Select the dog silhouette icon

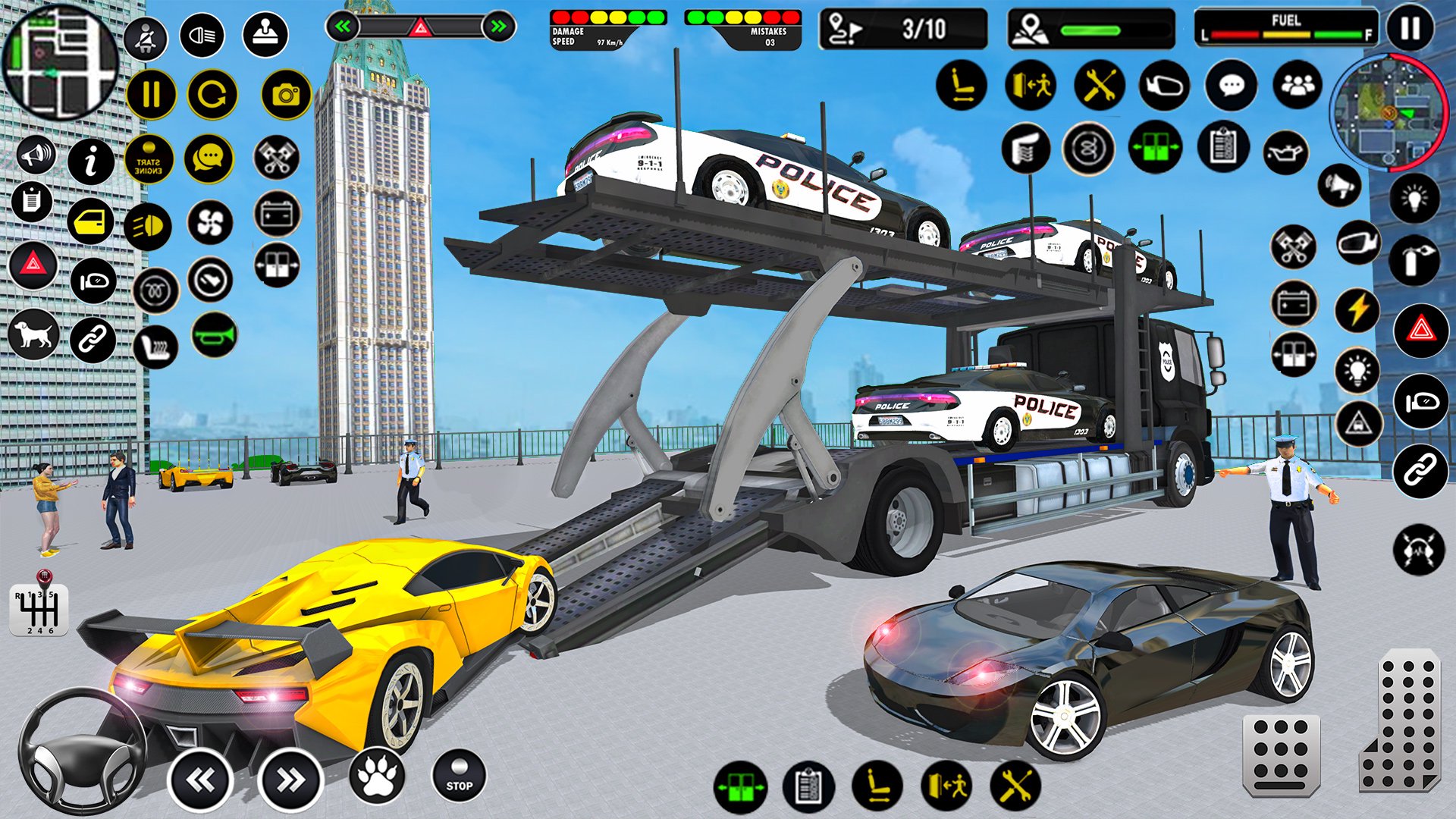[33, 334]
